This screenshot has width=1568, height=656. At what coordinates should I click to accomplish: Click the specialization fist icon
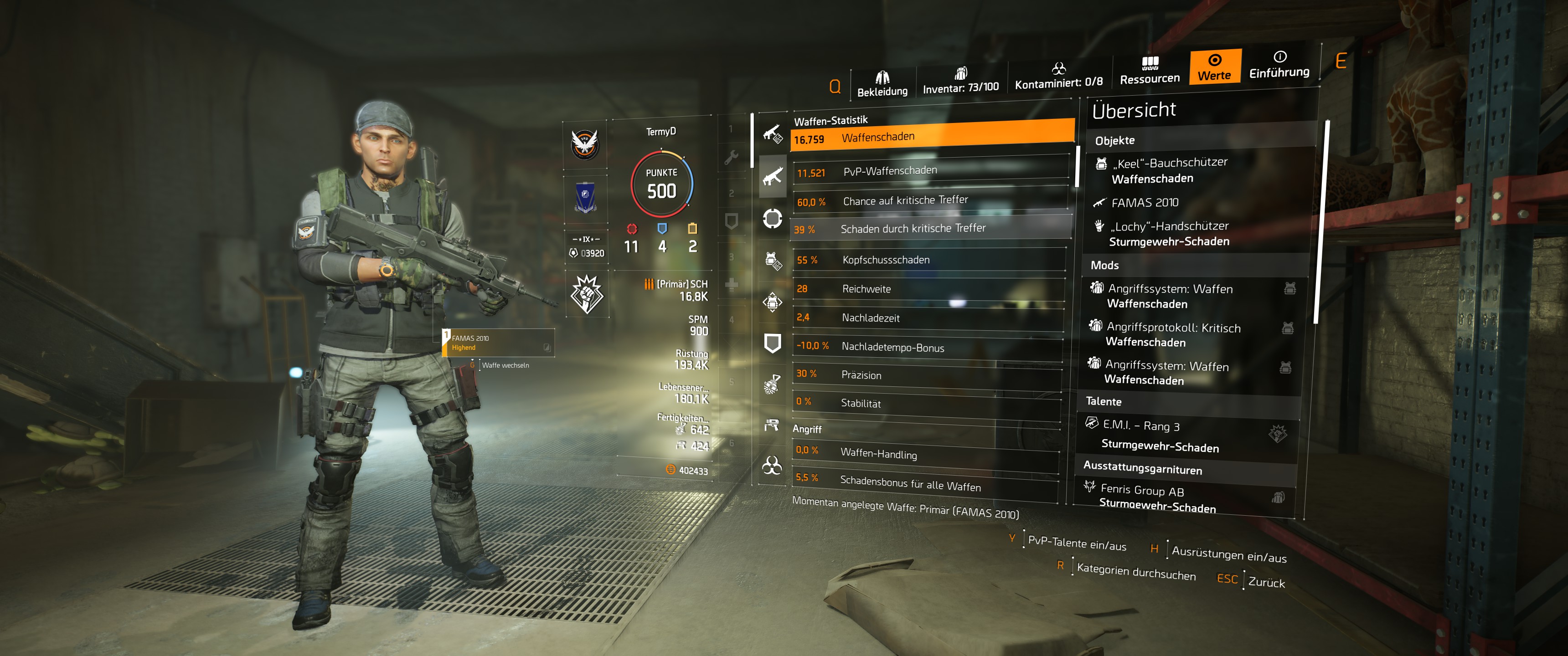[587, 295]
